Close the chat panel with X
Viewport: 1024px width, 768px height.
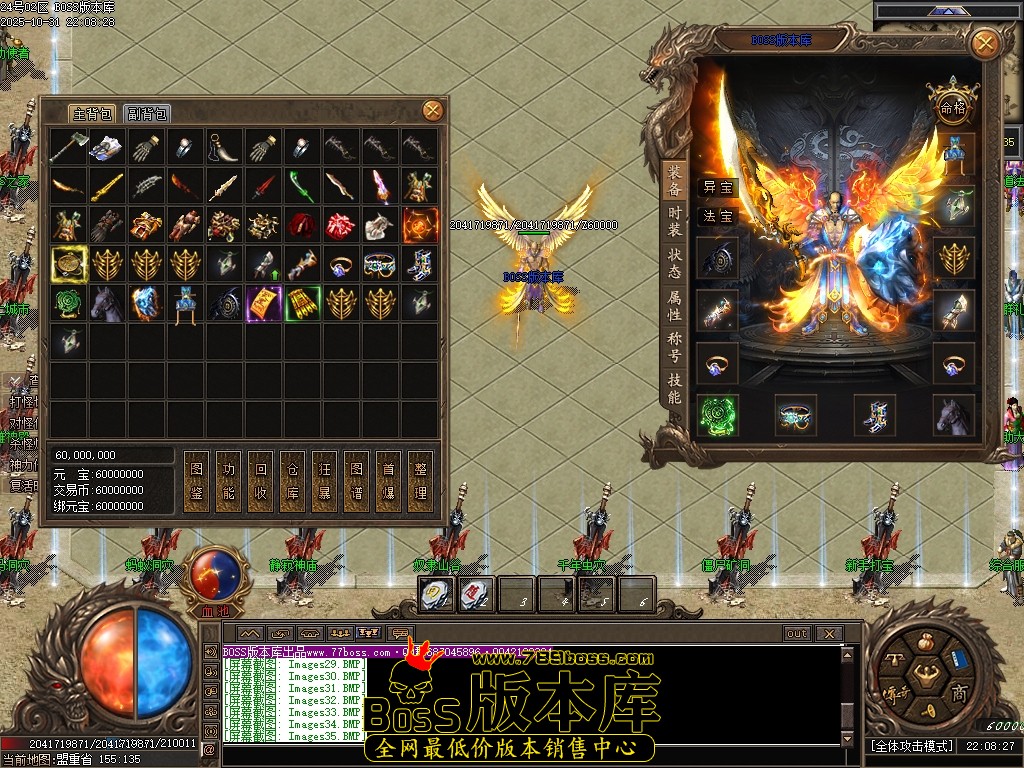pos(829,633)
